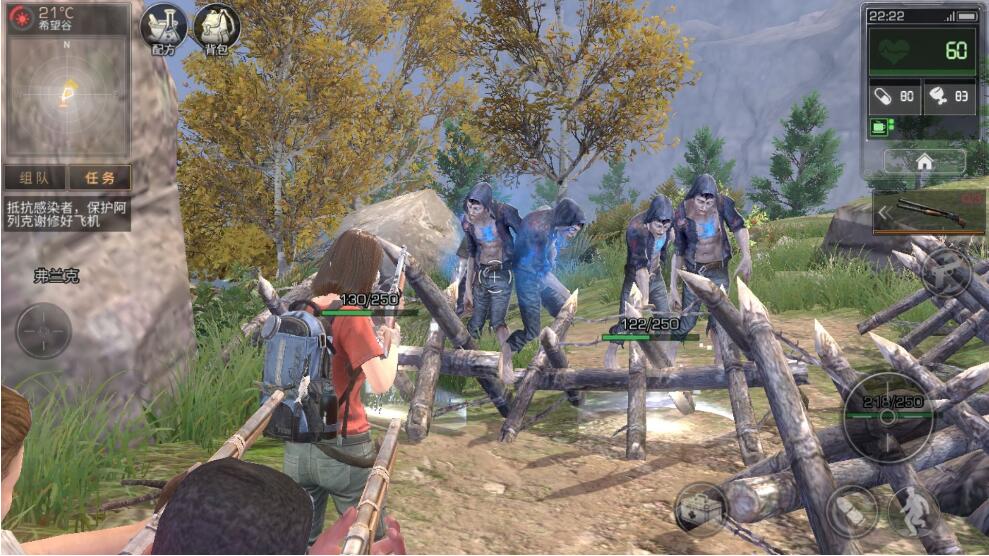989x556 pixels.
Task: Use the first aid medkit button
Action: (x=700, y=509)
